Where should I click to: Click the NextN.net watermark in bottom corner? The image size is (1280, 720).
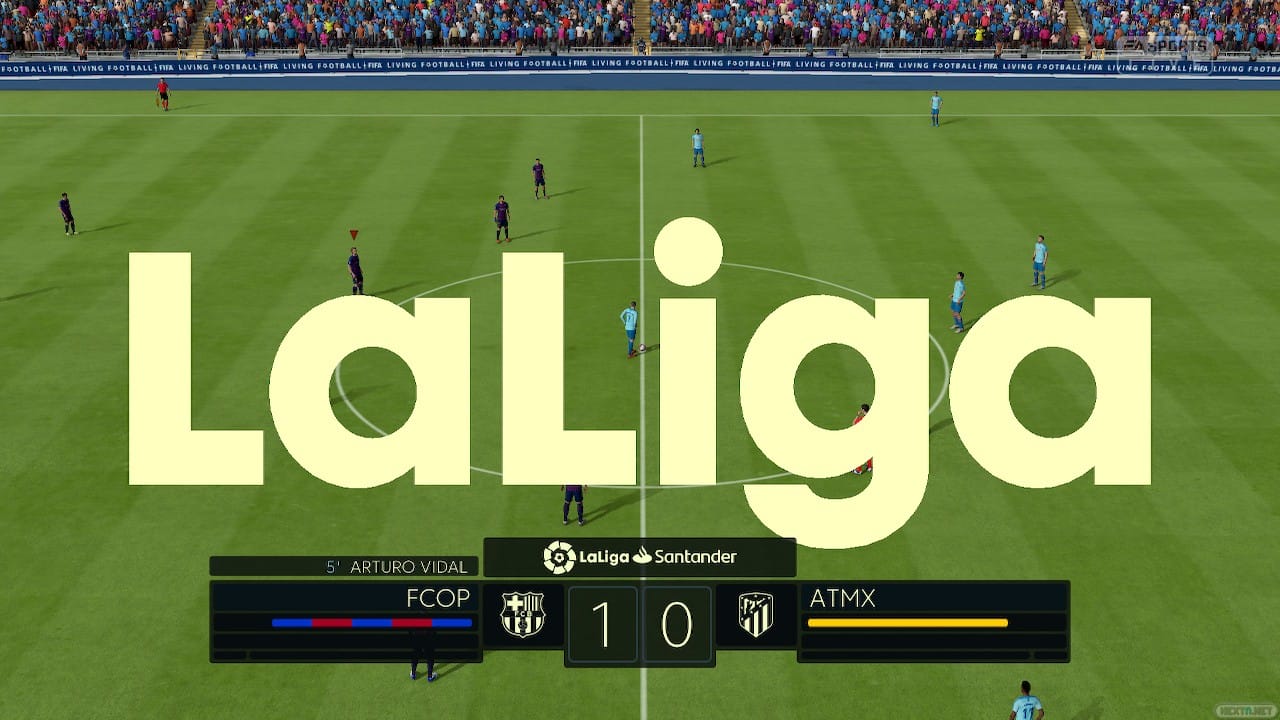(x=1242, y=710)
